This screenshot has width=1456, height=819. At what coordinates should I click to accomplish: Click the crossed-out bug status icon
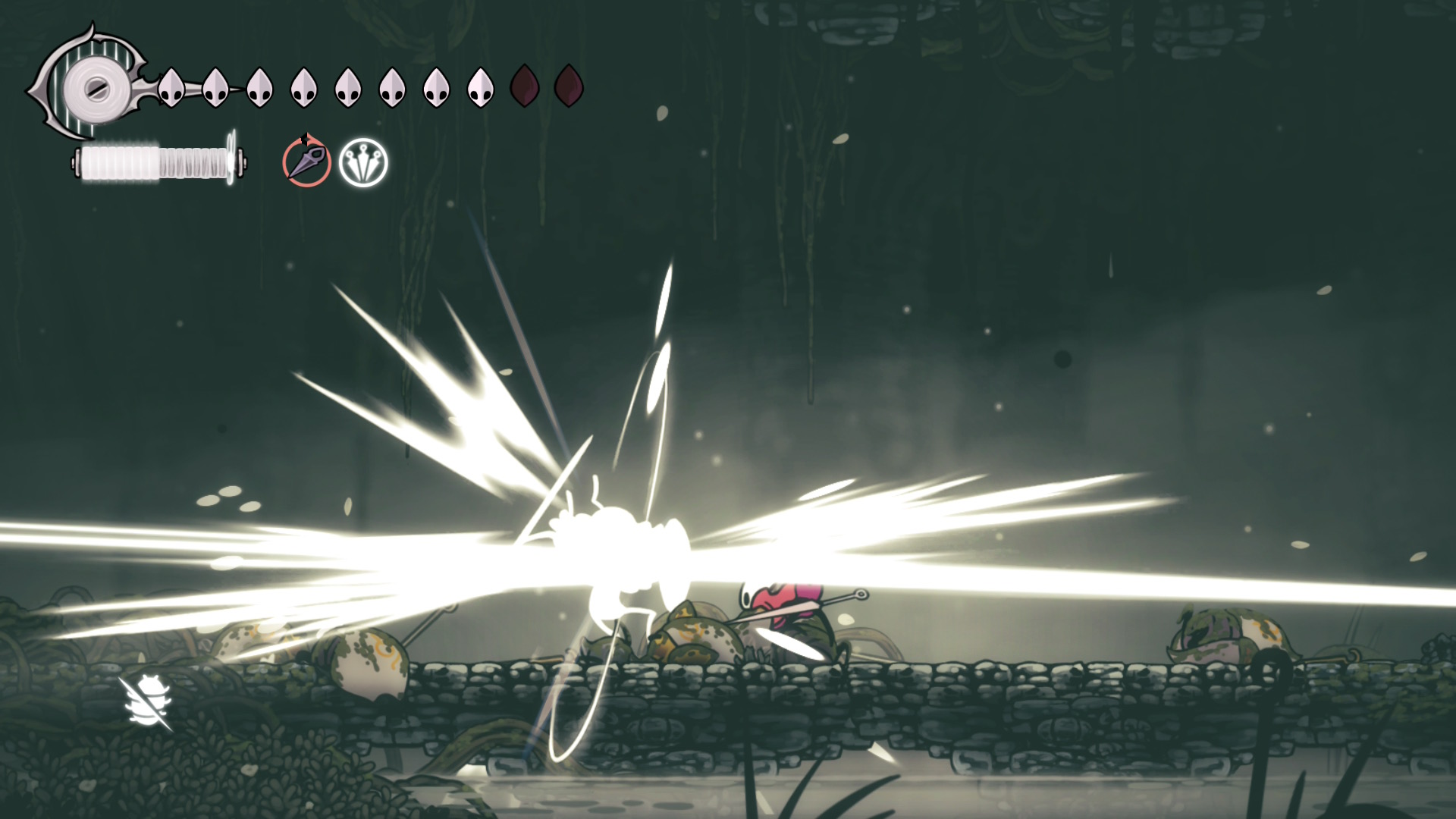[x=146, y=703]
